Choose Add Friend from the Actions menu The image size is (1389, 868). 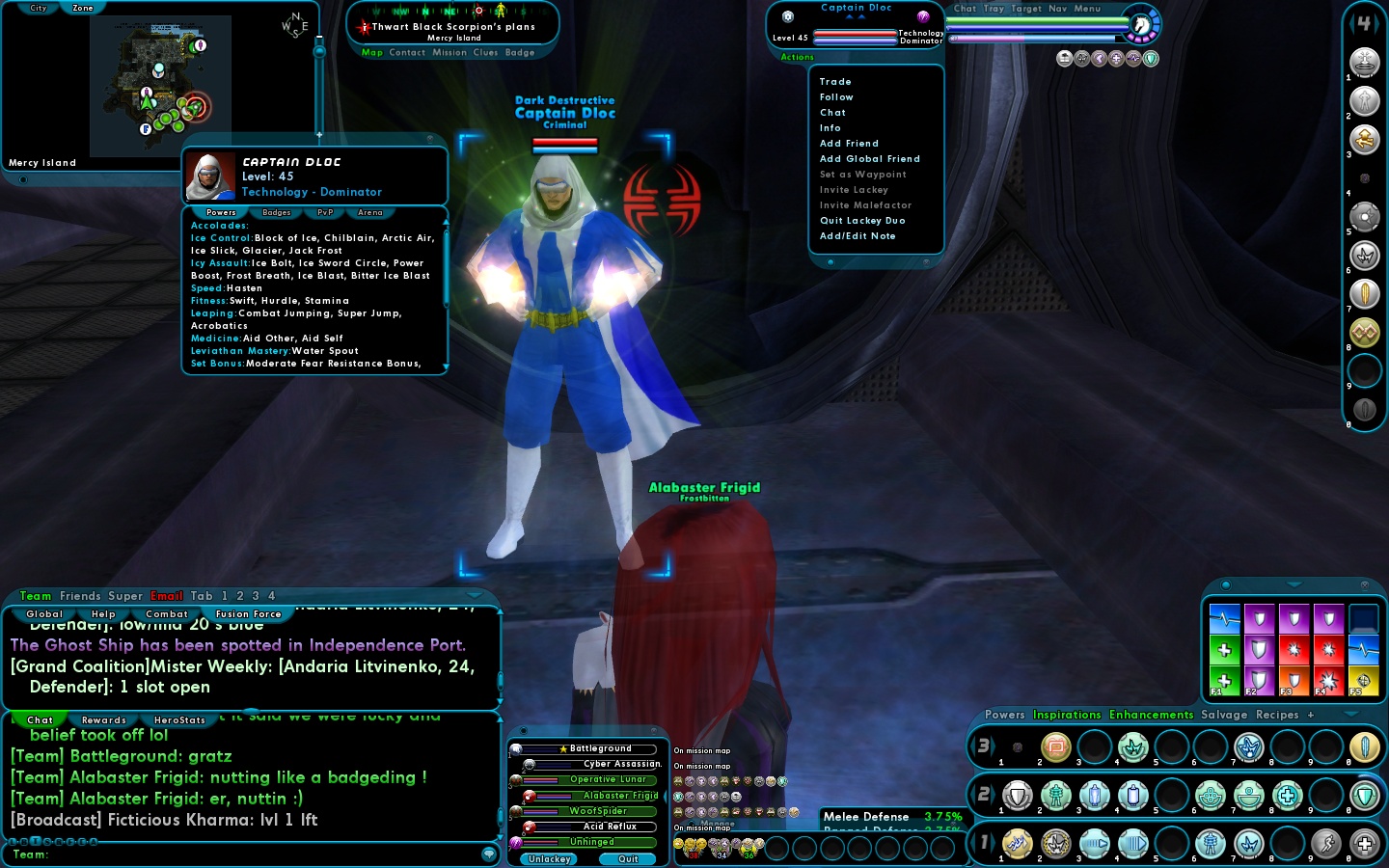848,143
